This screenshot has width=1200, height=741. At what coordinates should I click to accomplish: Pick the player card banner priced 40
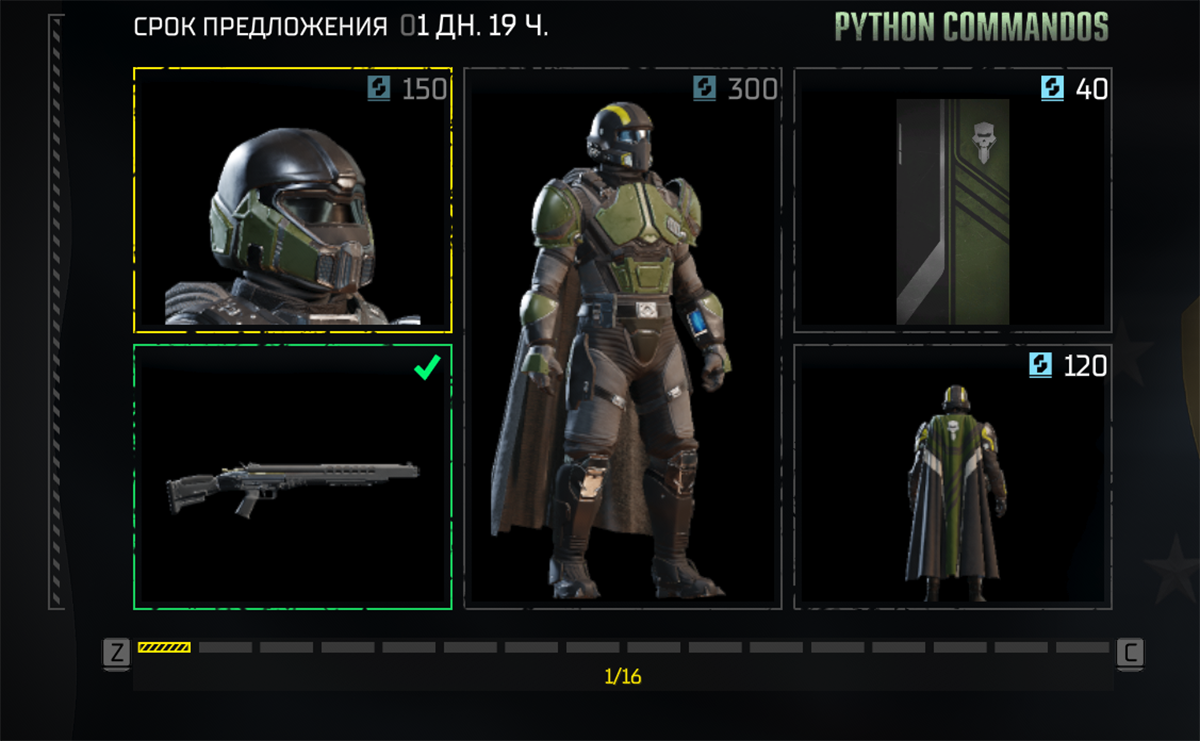click(x=952, y=200)
